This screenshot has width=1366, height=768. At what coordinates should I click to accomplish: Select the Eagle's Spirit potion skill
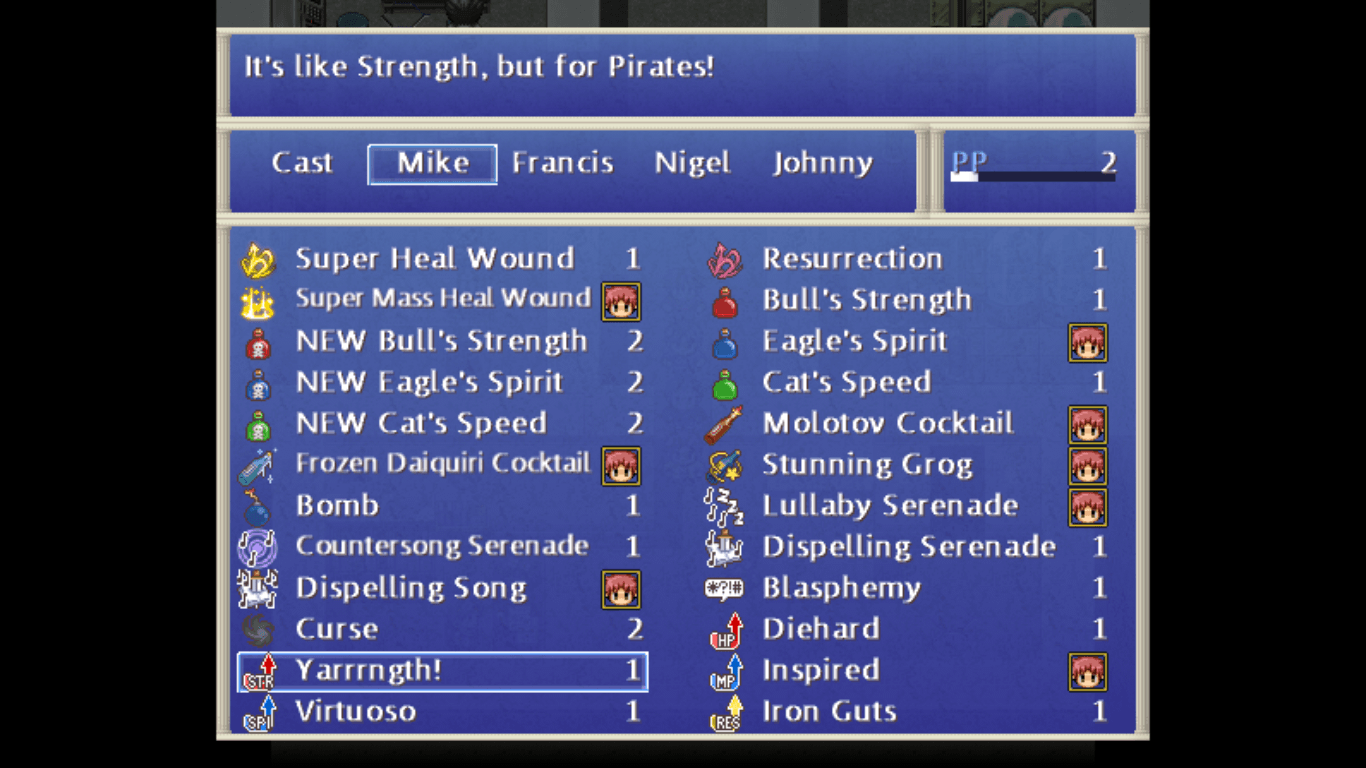pyautogui.click(x=854, y=341)
